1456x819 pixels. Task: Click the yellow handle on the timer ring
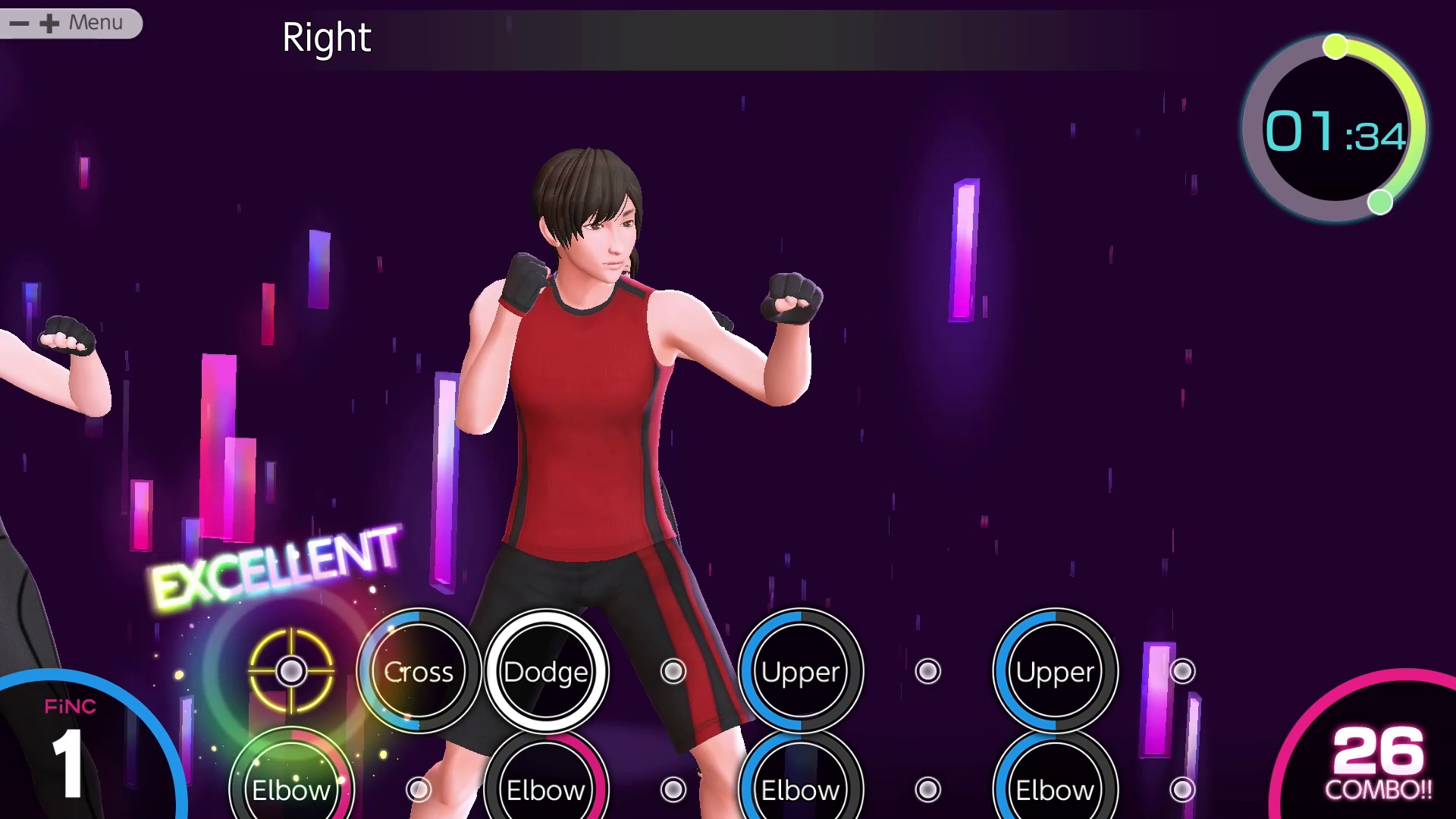pos(1335,45)
